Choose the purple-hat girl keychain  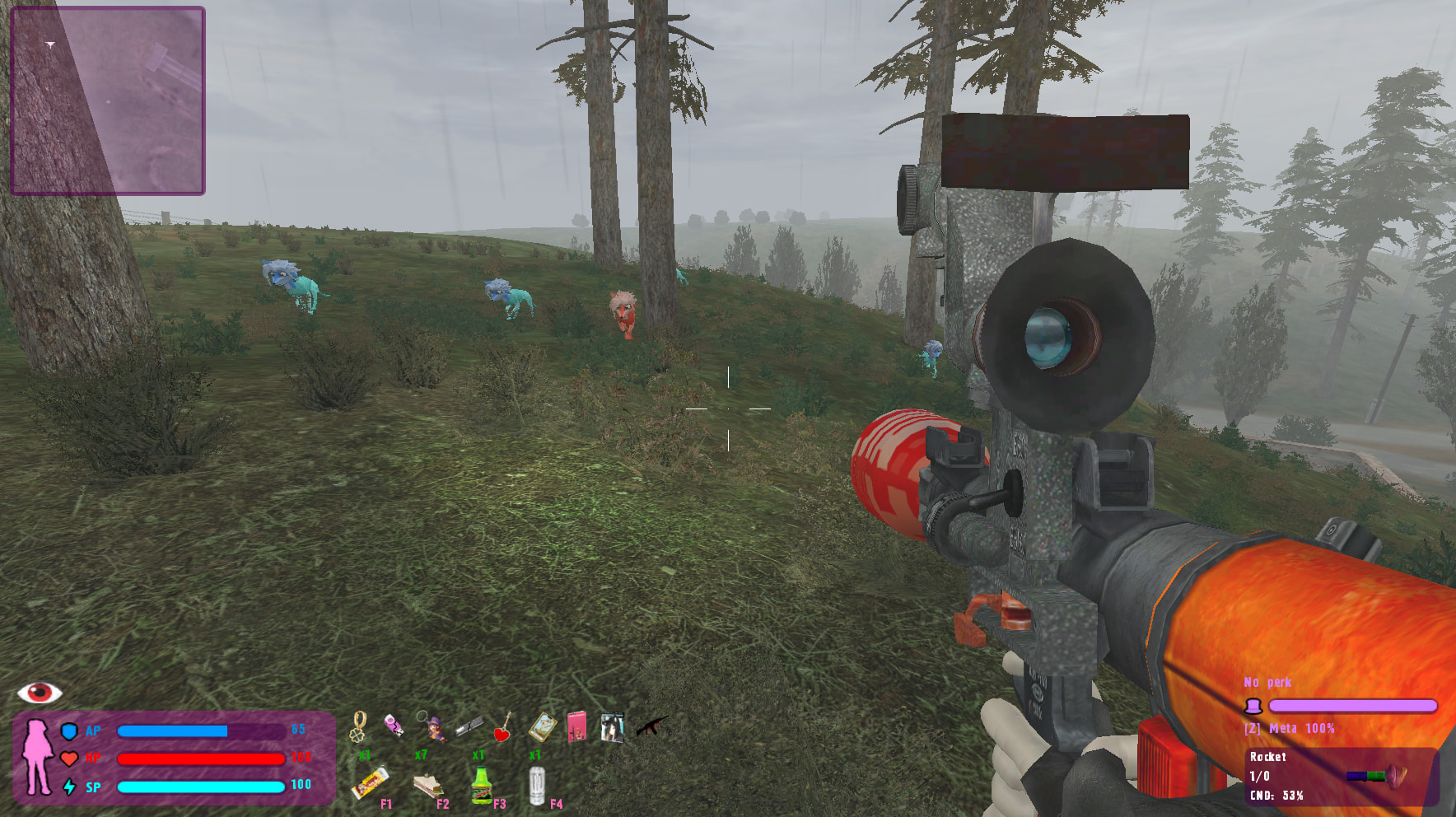tap(431, 726)
